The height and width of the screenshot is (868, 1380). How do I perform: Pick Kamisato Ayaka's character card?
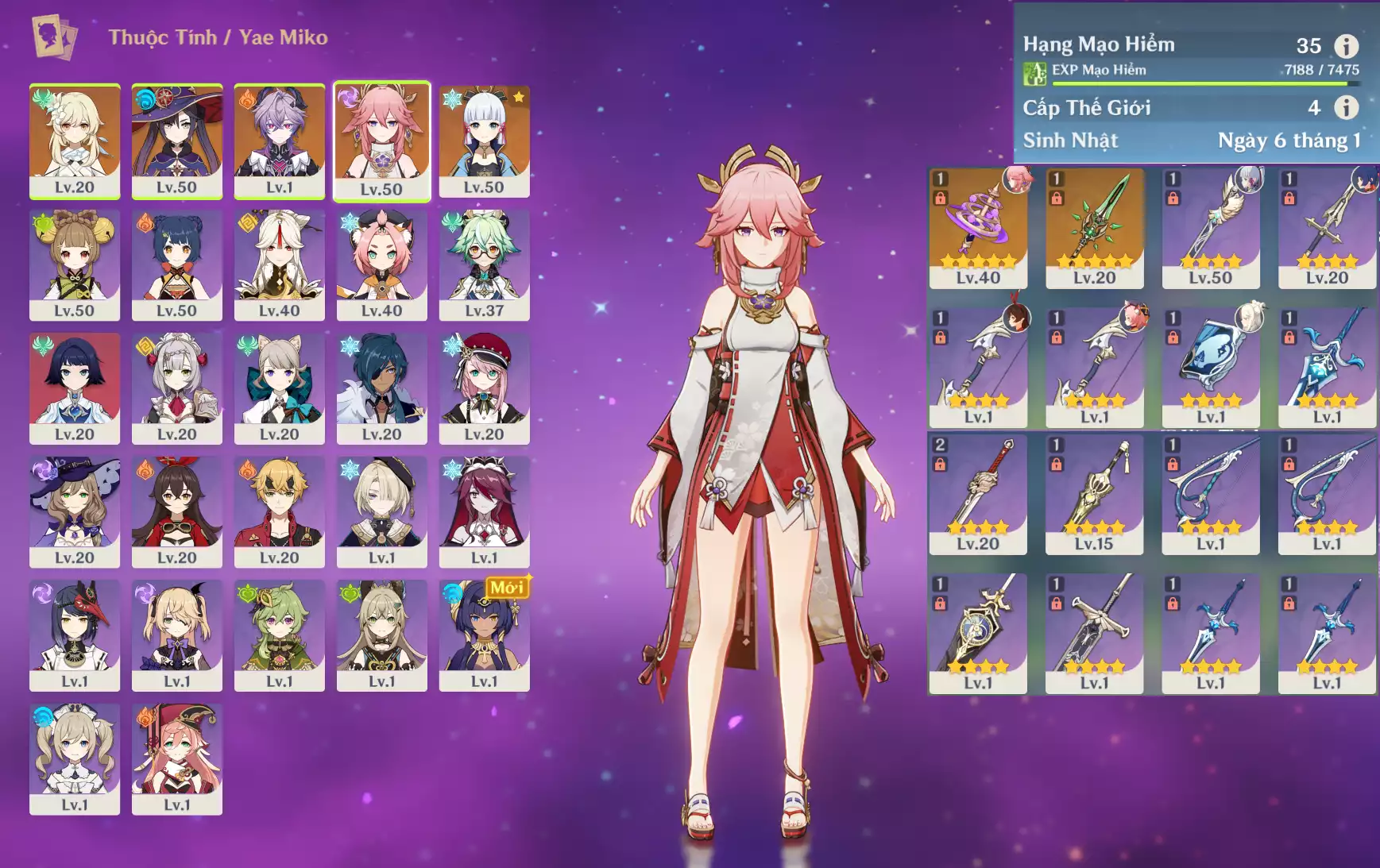(484, 141)
